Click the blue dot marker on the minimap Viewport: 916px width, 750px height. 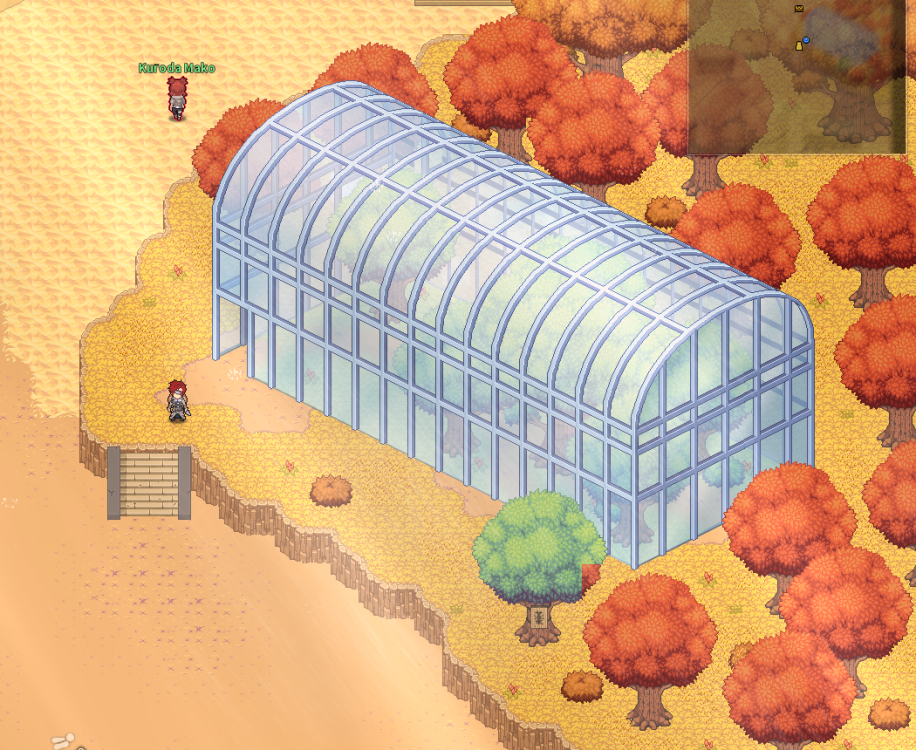(806, 40)
